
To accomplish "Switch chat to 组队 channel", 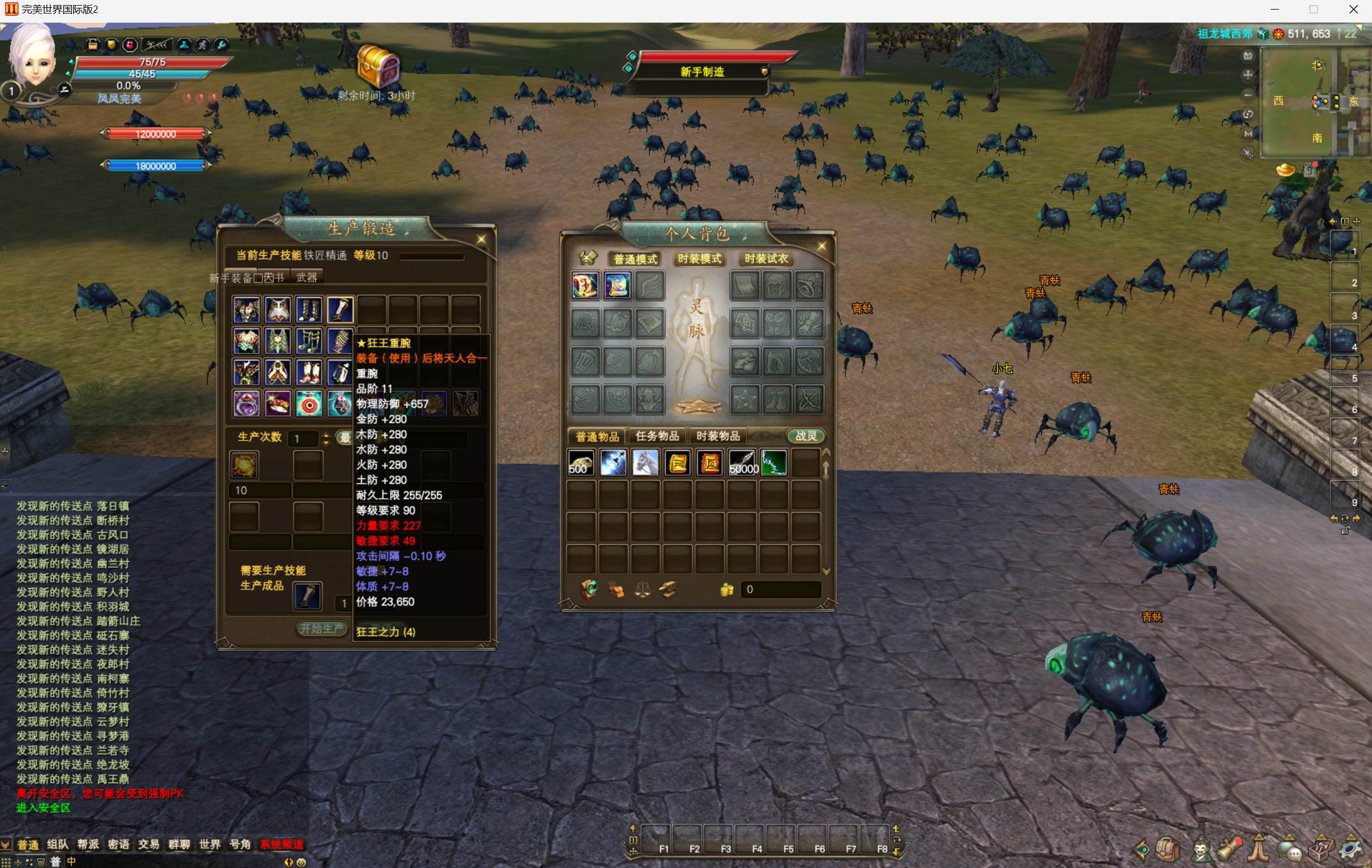I will pos(57,844).
